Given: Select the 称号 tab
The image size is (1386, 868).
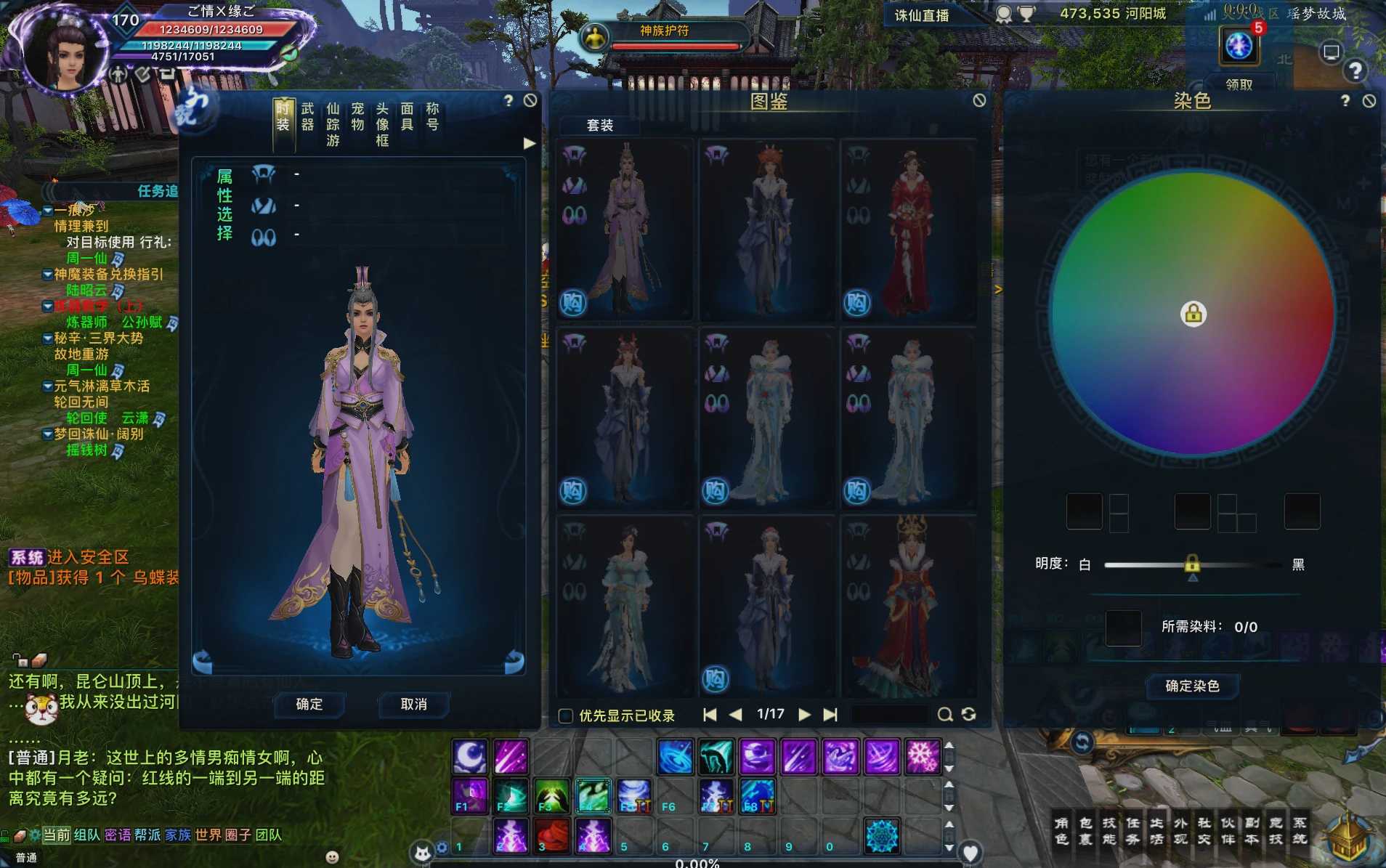Looking at the screenshot, I should click(x=432, y=117).
